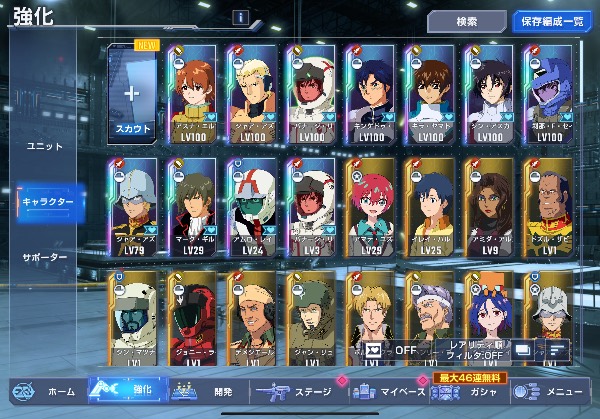Open the main Menu button
600x419 pixels.
click(x=558, y=393)
